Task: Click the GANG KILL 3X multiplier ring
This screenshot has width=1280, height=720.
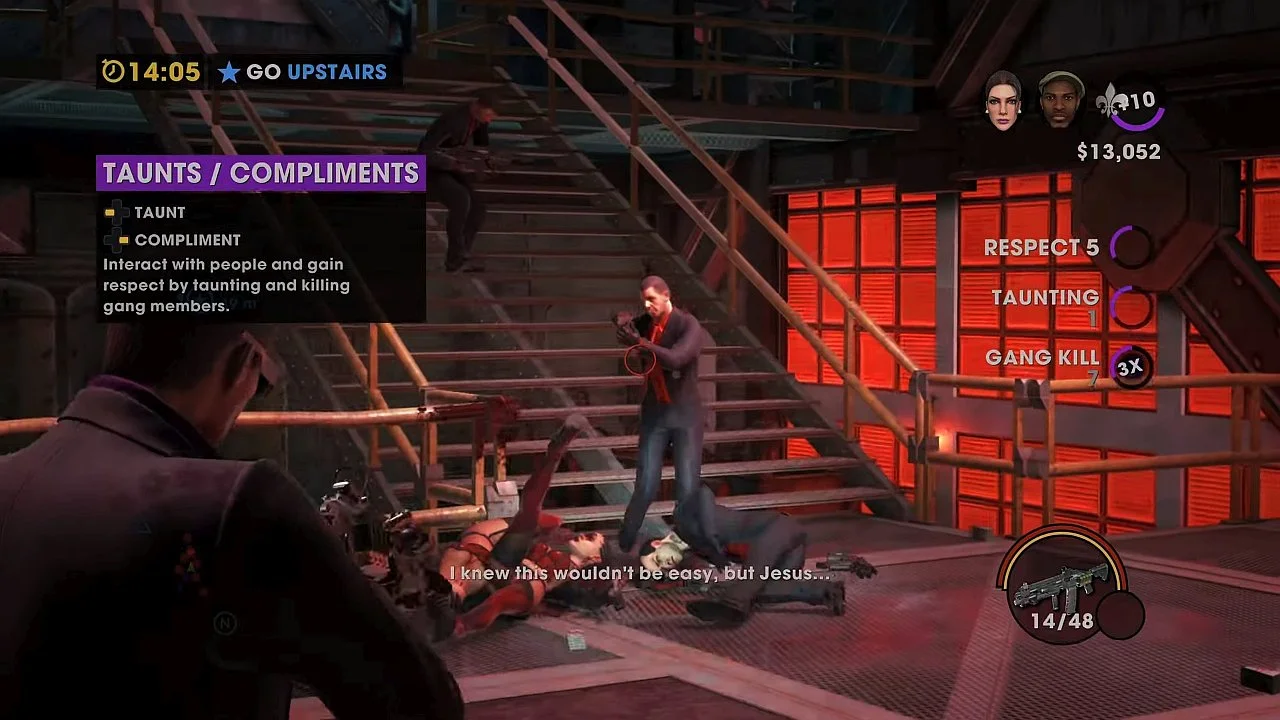Action: [1130, 367]
